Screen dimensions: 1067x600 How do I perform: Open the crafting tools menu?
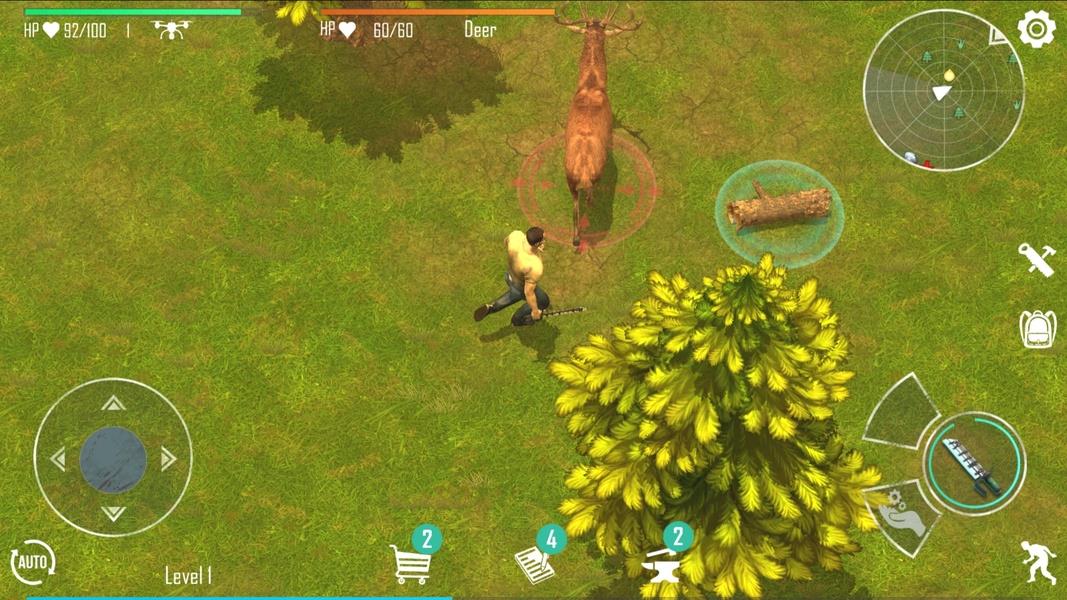pos(1037,259)
